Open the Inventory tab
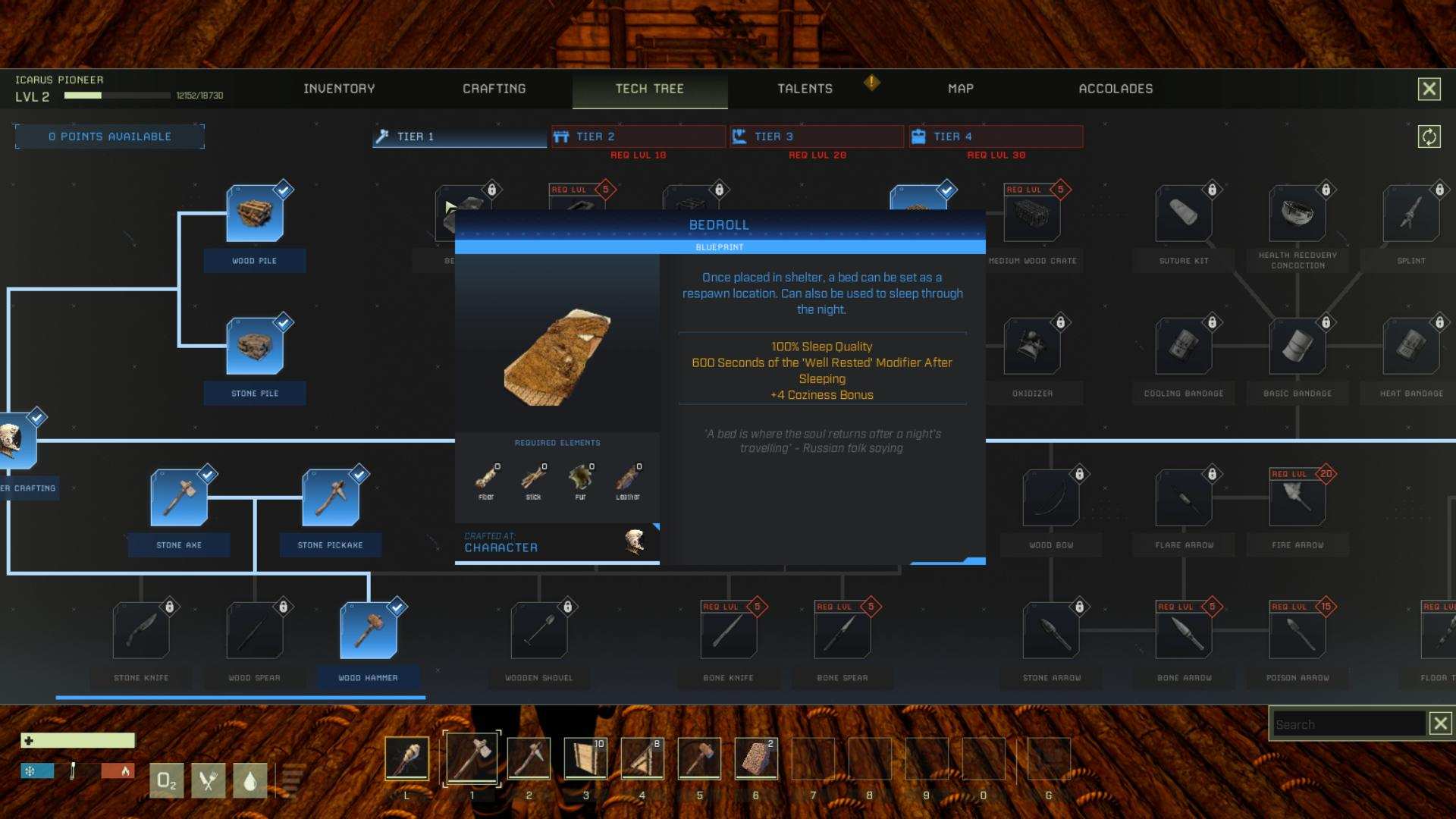The image size is (1456, 819). click(x=339, y=89)
